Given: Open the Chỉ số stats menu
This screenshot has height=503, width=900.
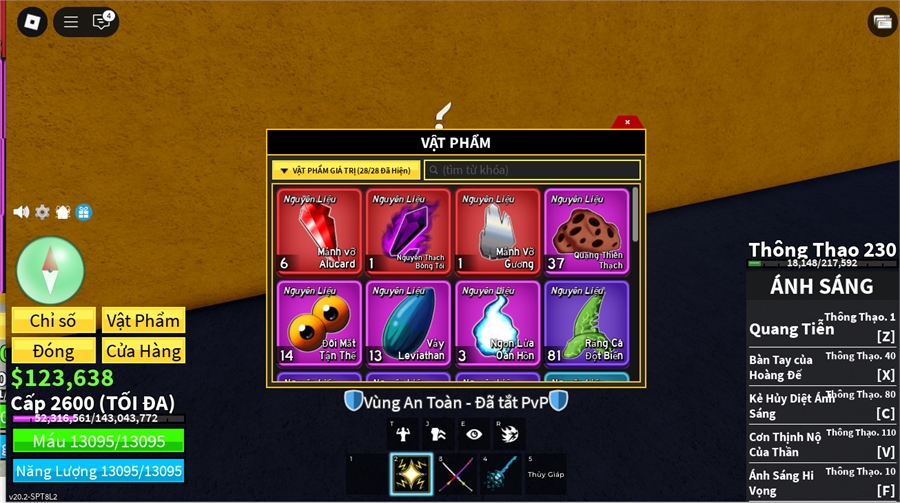Looking at the screenshot, I should (54, 321).
